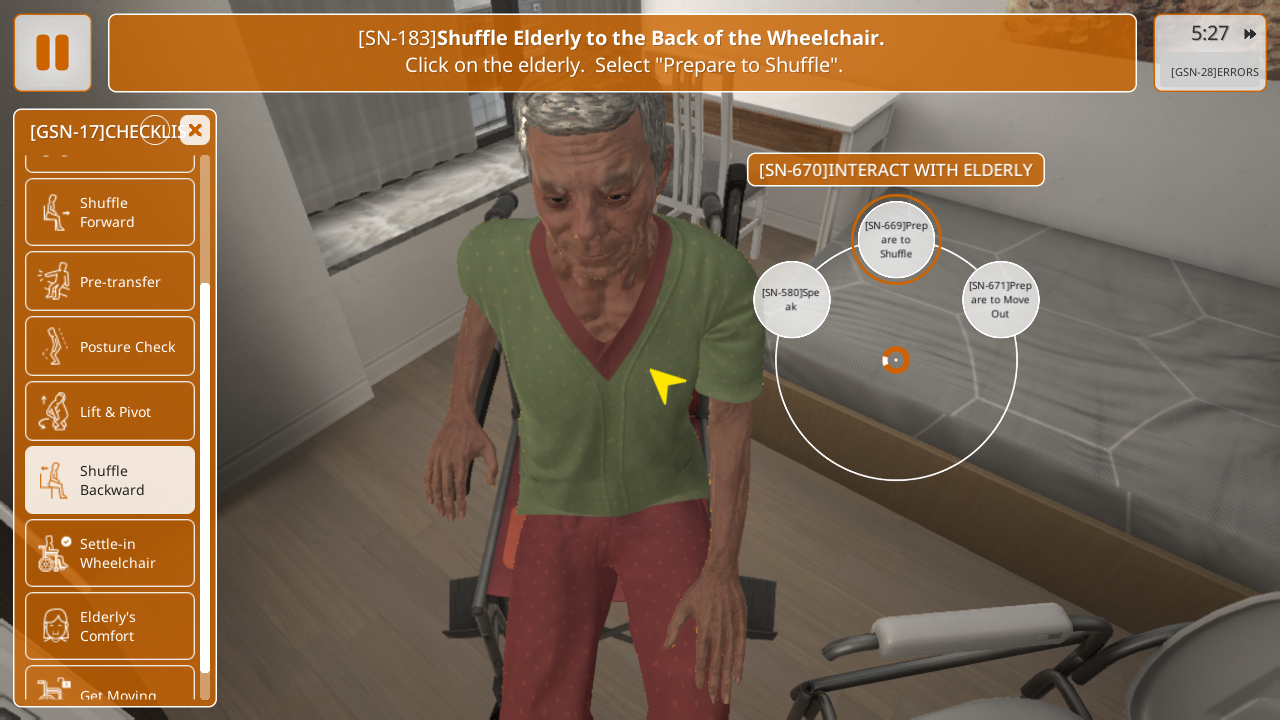
Task: Close the checklist panel
Action: click(195, 130)
